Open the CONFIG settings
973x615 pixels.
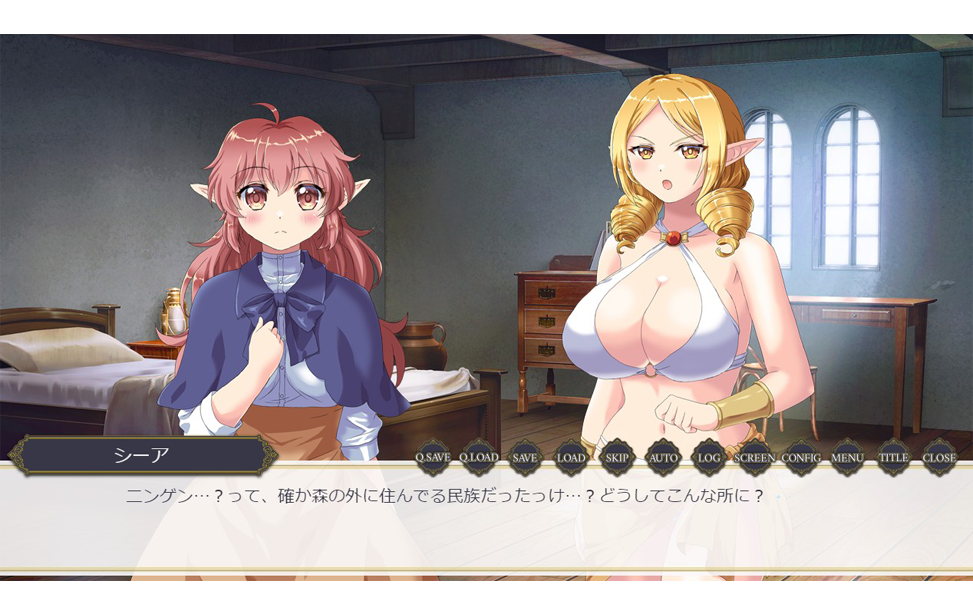pyautogui.click(x=801, y=458)
